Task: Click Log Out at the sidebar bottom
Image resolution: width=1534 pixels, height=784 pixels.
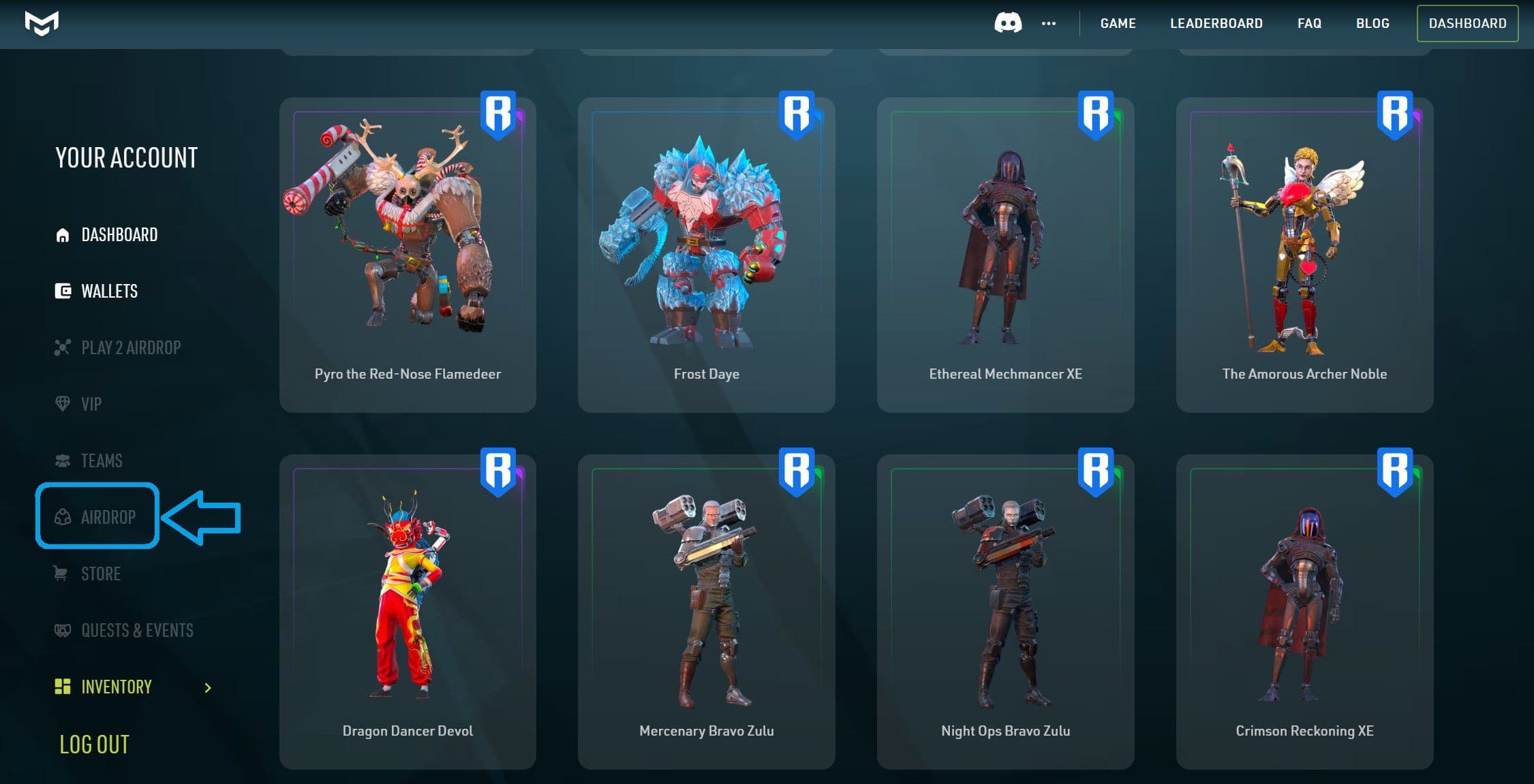Action: point(94,744)
